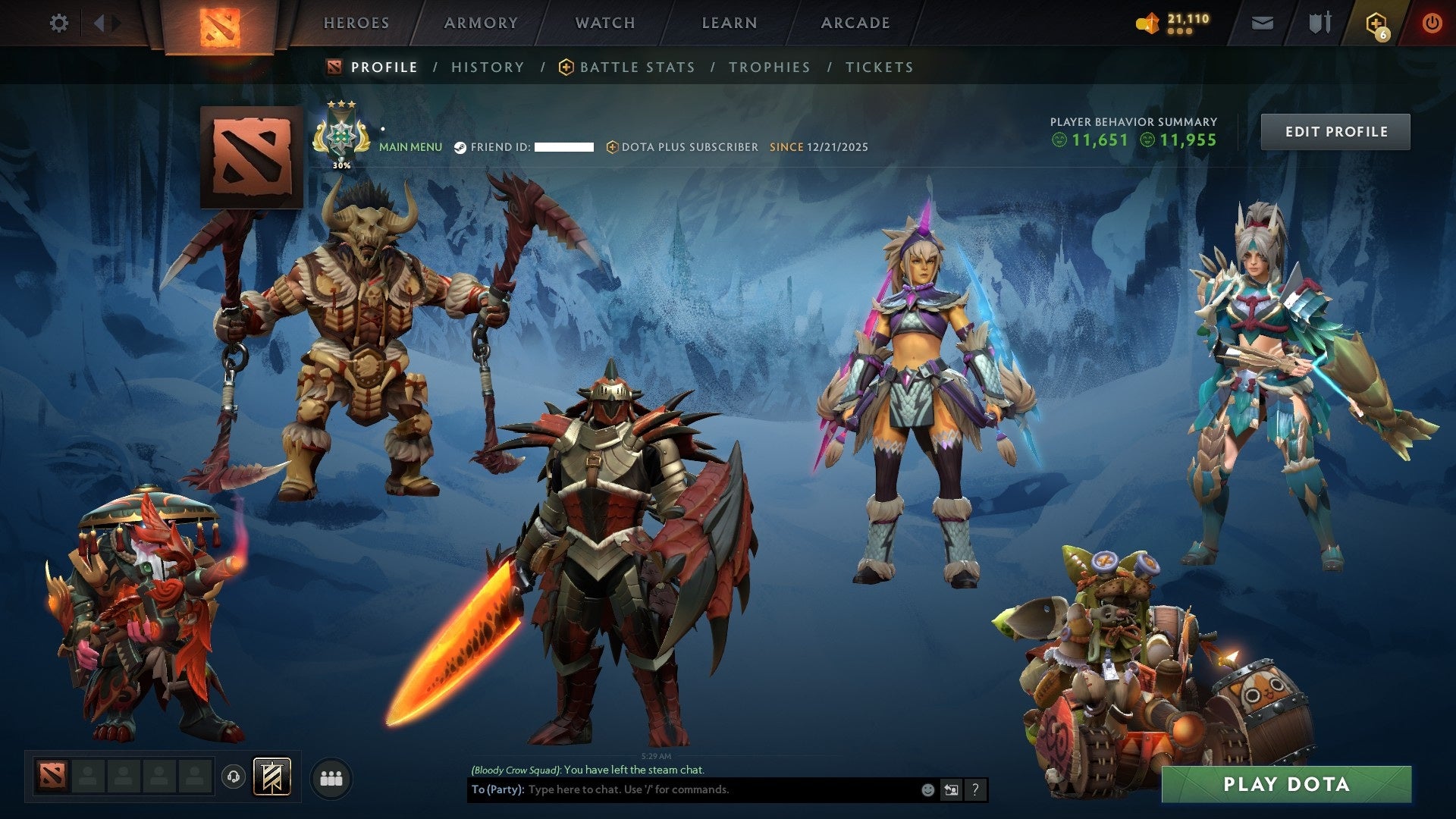Open the ARCADE menu item
The height and width of the screenshot is (819, 1456).
click(x=855, y=23)
